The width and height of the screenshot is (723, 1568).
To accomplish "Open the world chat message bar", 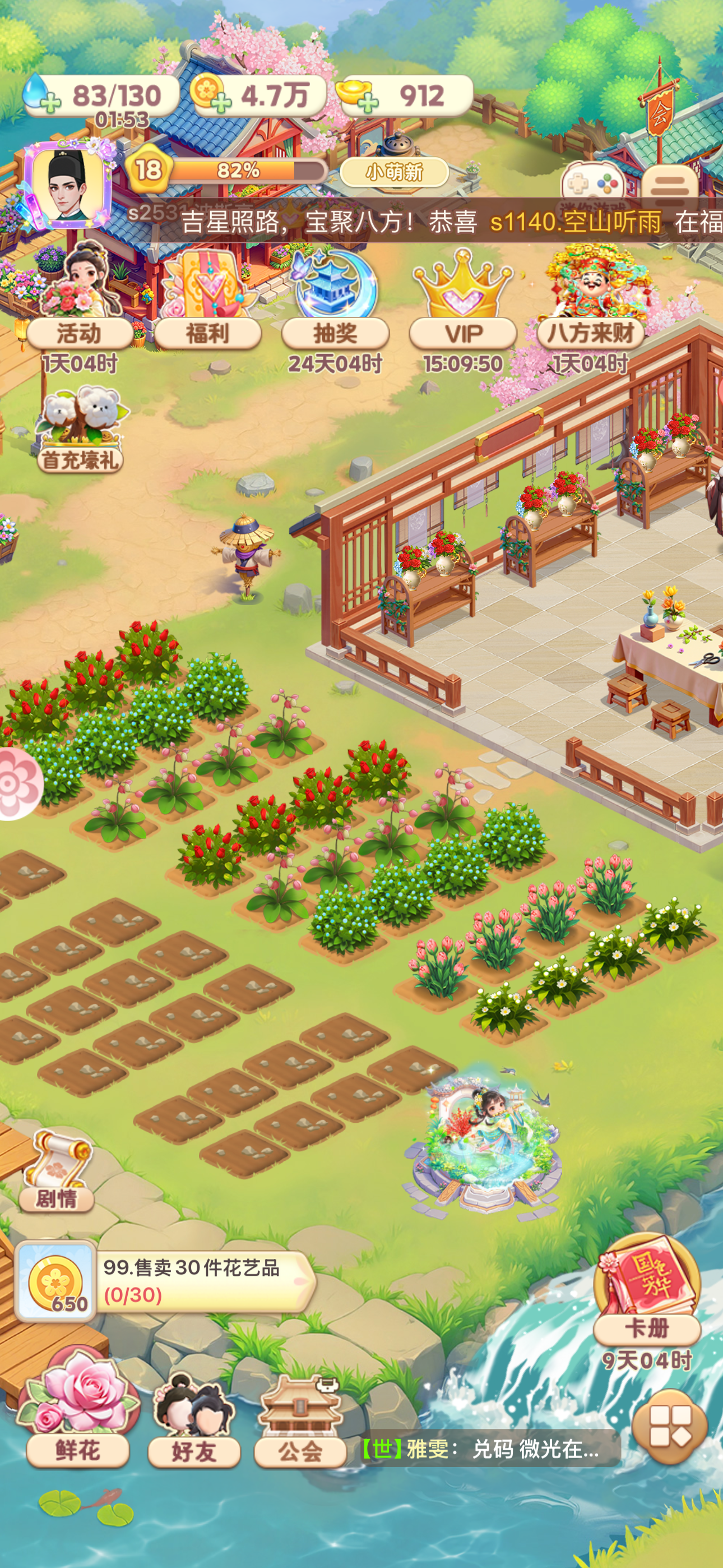I will coord(487,1449).
